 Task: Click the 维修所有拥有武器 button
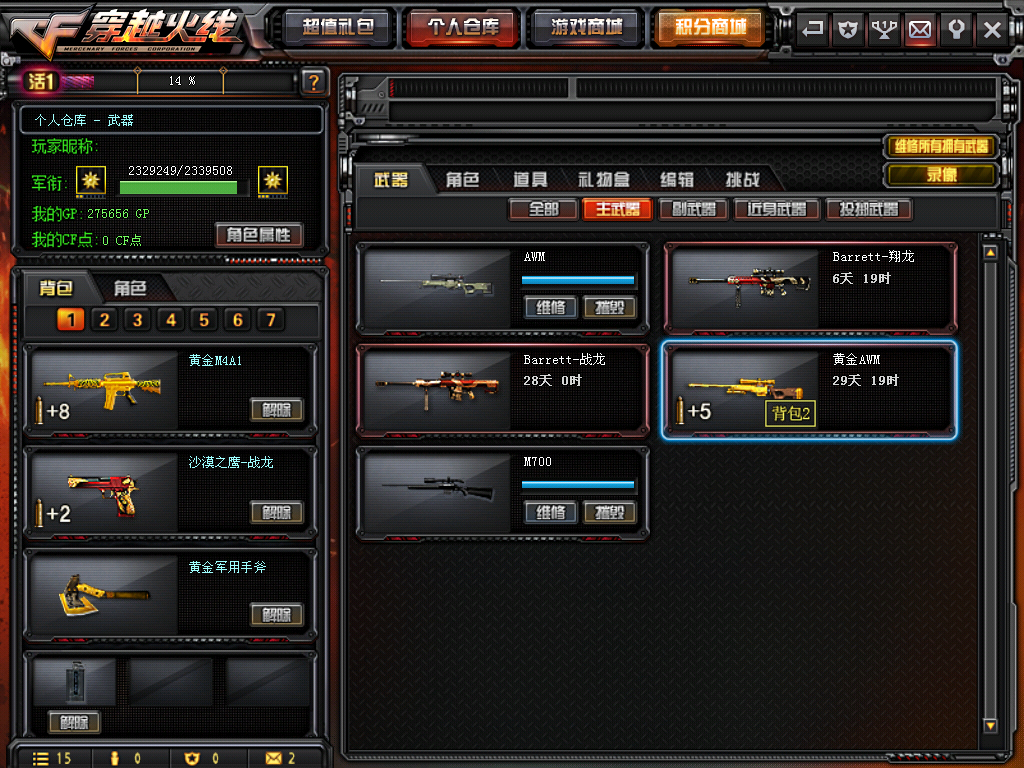(941, 146)
